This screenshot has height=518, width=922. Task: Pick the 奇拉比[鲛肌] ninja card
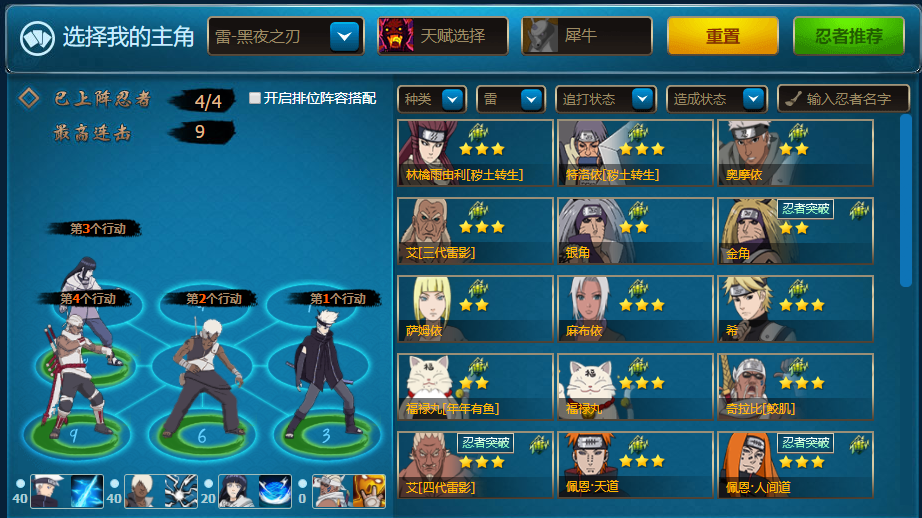click(x=795, y=387)
